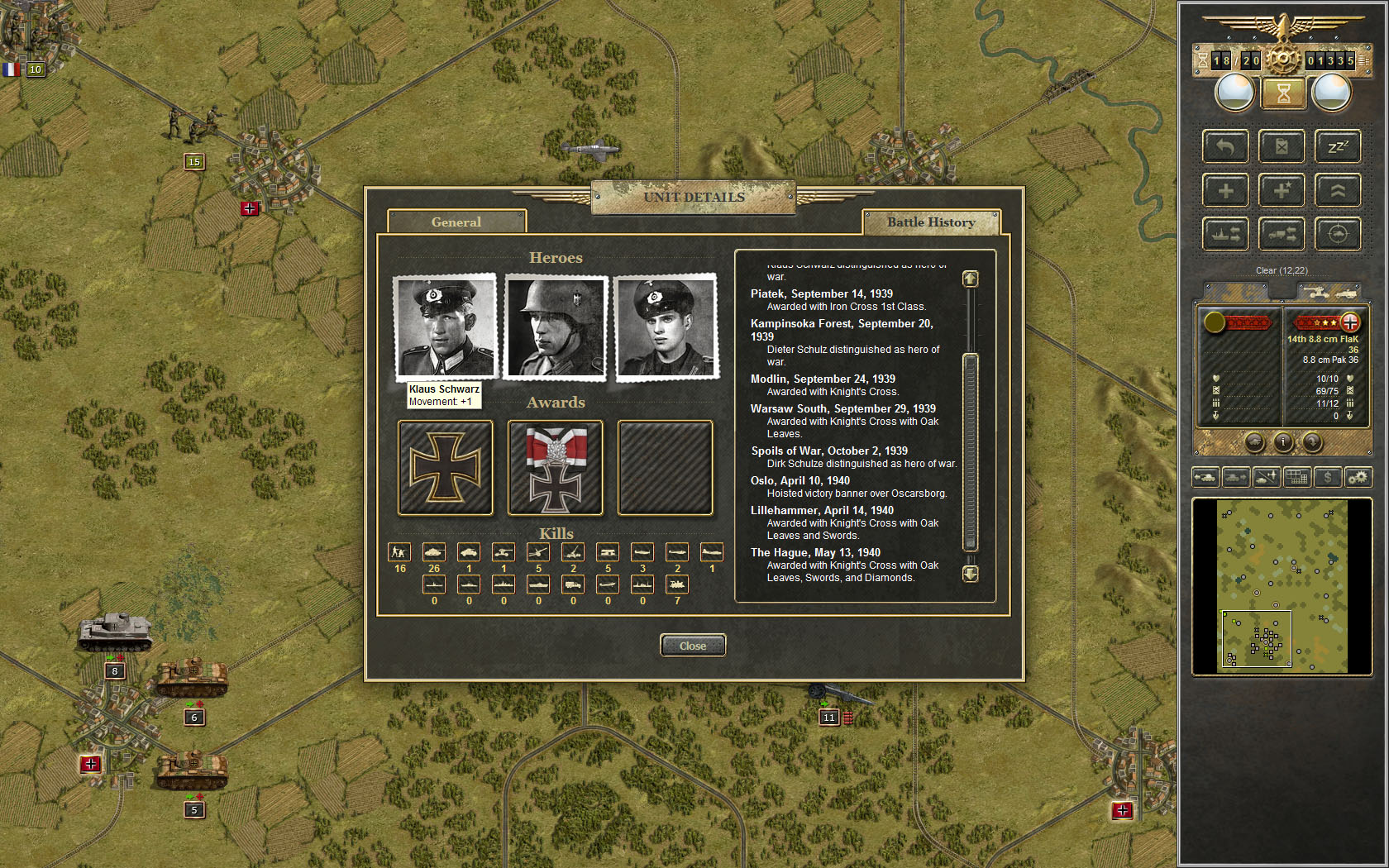View Klaus Schwarz hero portrait
The width and height of the screenshot is (1389, 868).
[x=444, y=327]
